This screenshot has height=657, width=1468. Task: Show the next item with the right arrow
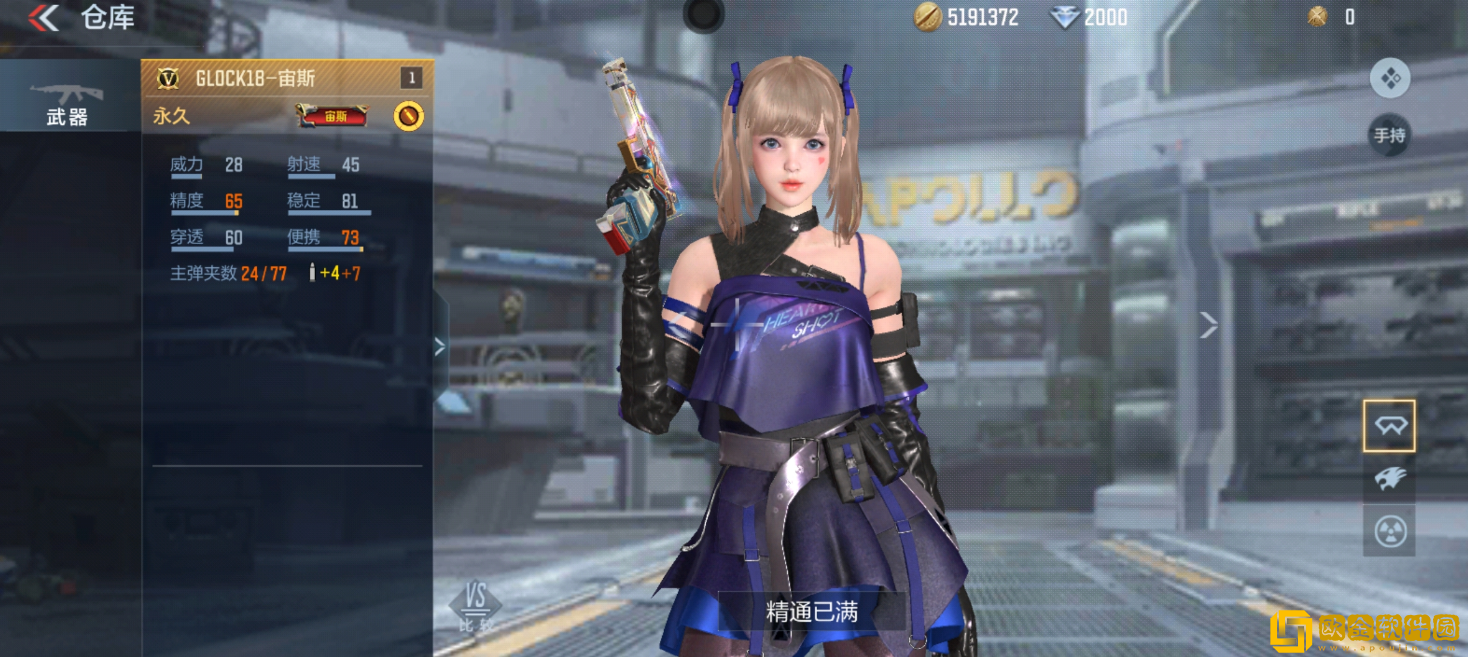point(1208,324)
